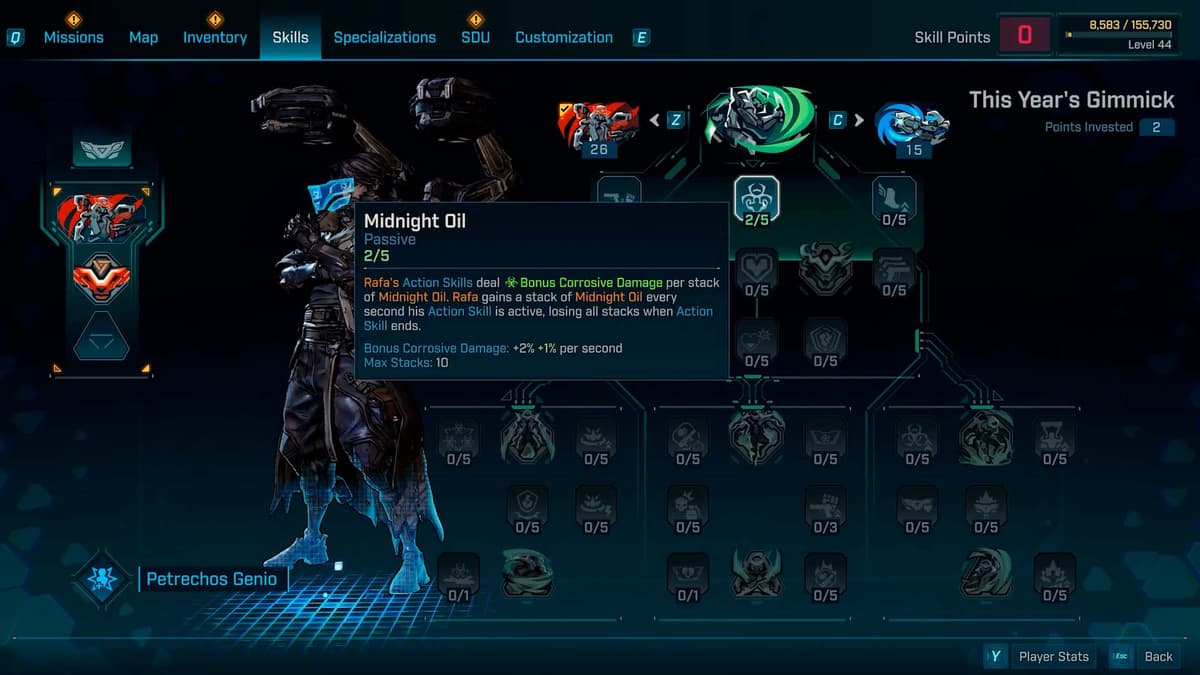This screenshot has width=1200, height=675.
Task: Select the red action skill slot on left panel
Action: click(x=103, y=217)
